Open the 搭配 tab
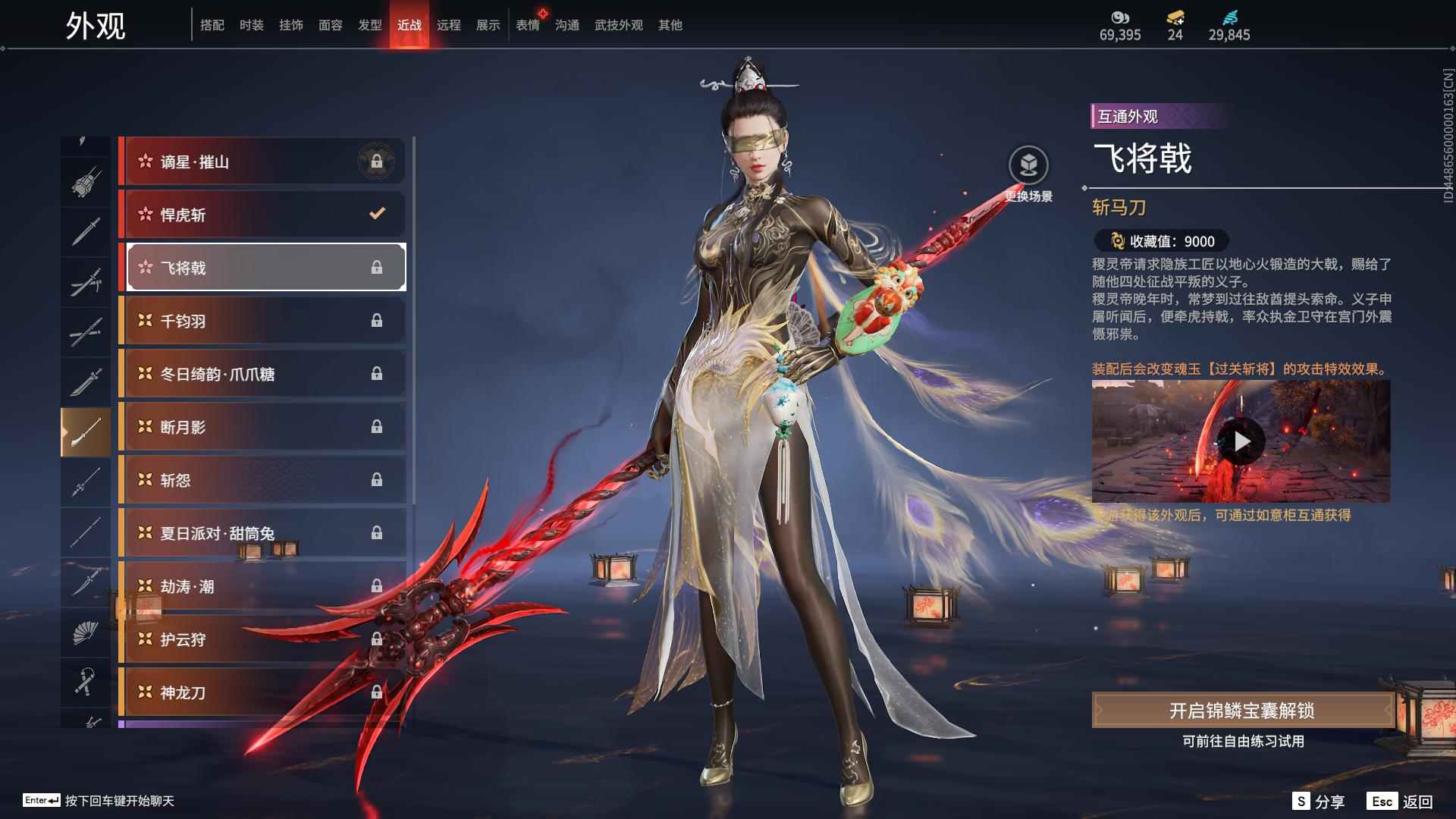The height and width of the screenshot is (819, 1456). click(212, 25)
